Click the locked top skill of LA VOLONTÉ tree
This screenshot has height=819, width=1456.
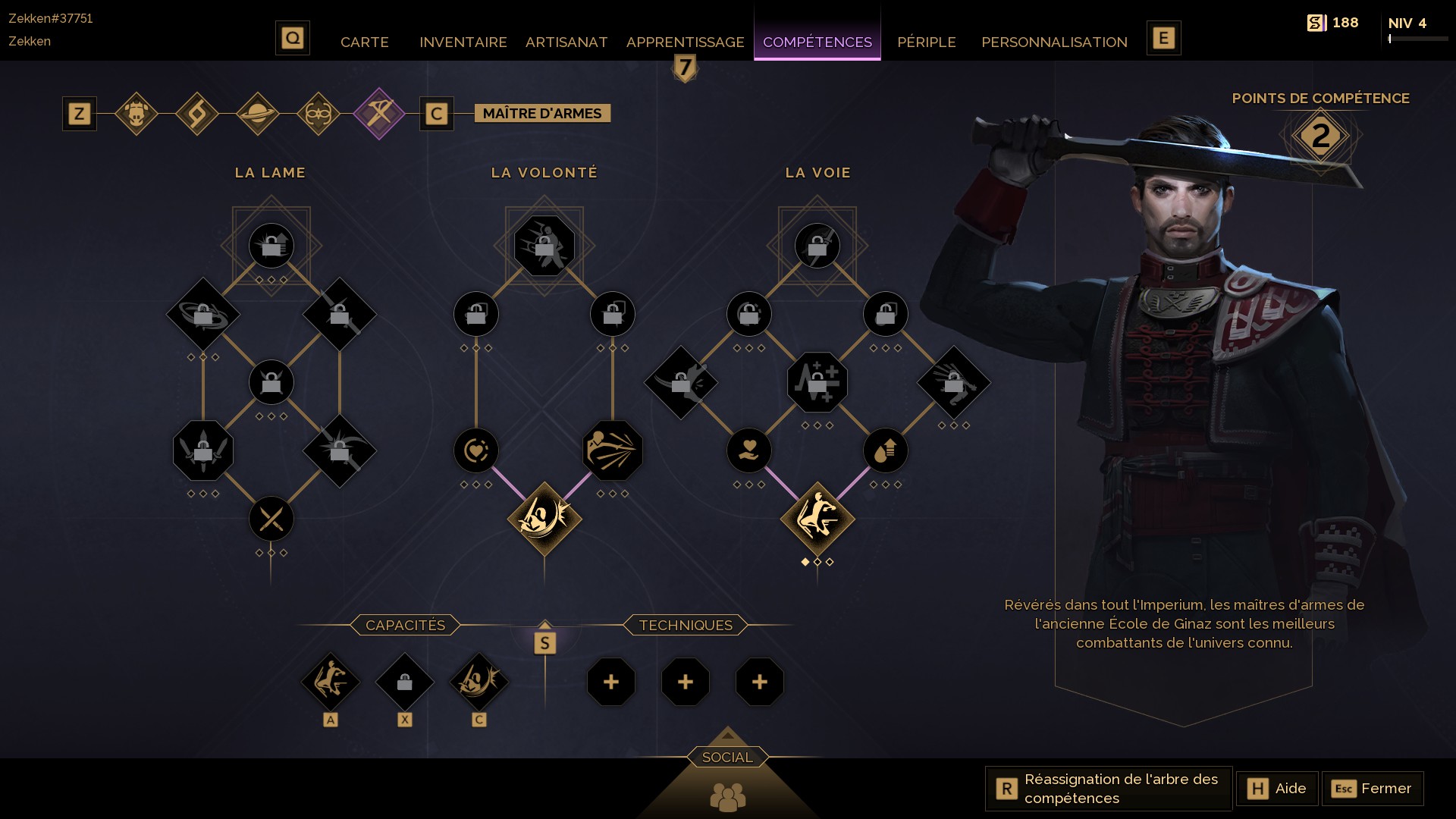click(x=544, y=244)
